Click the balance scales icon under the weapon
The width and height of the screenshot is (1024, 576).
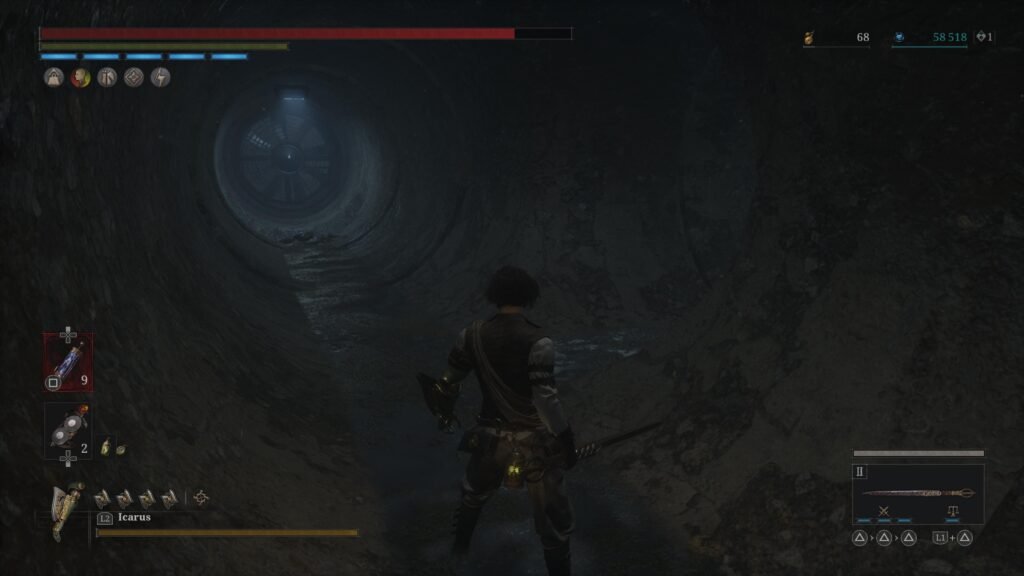pos(952,511)
